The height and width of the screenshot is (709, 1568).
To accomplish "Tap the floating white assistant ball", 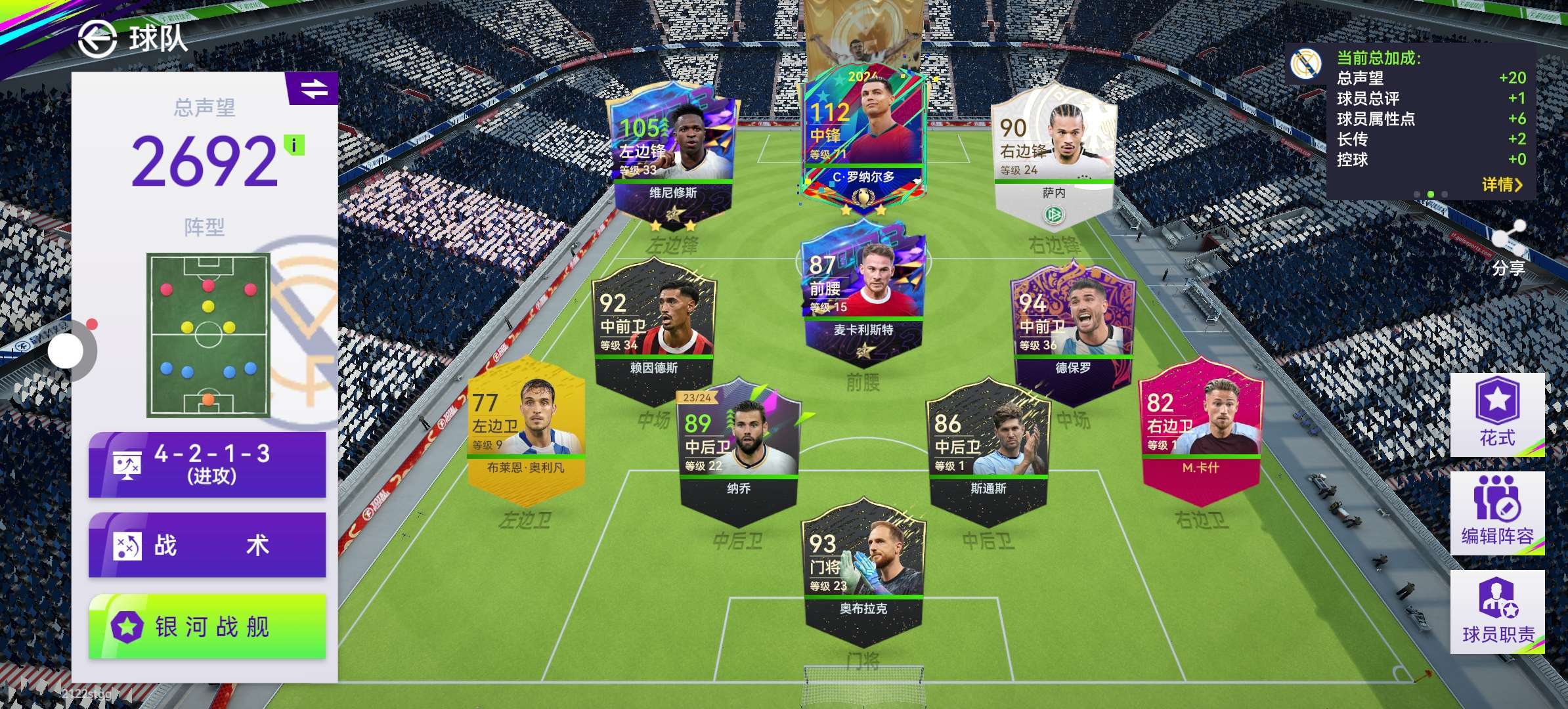I will [66, 351].
